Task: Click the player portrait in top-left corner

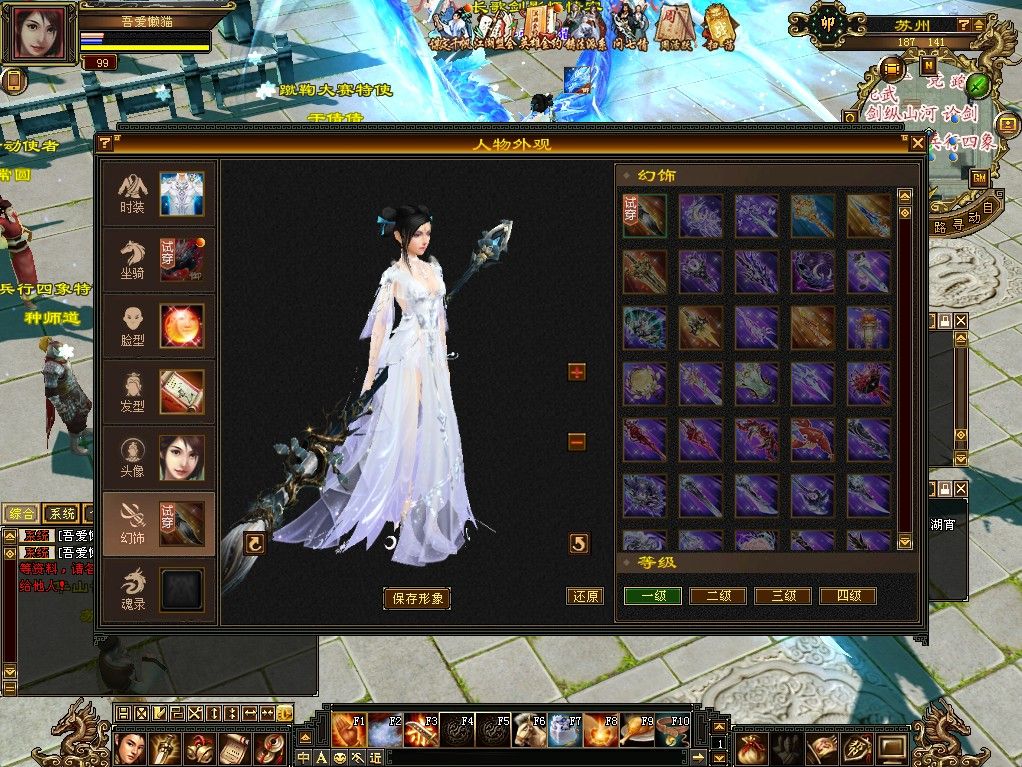Action: pyautogui.click(x=41, y=35)
